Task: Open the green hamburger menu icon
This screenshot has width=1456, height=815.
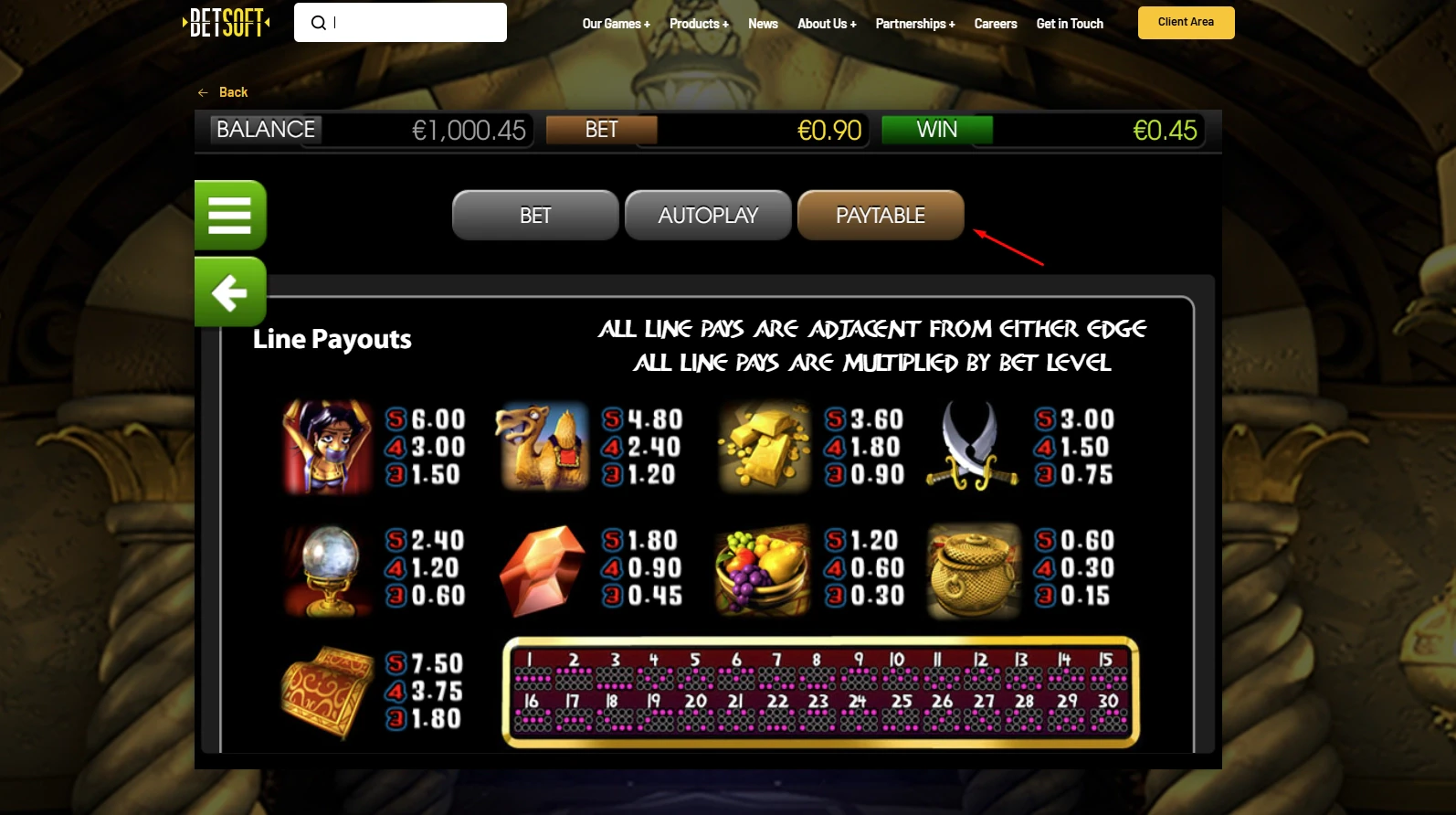Action: (230, 215)
